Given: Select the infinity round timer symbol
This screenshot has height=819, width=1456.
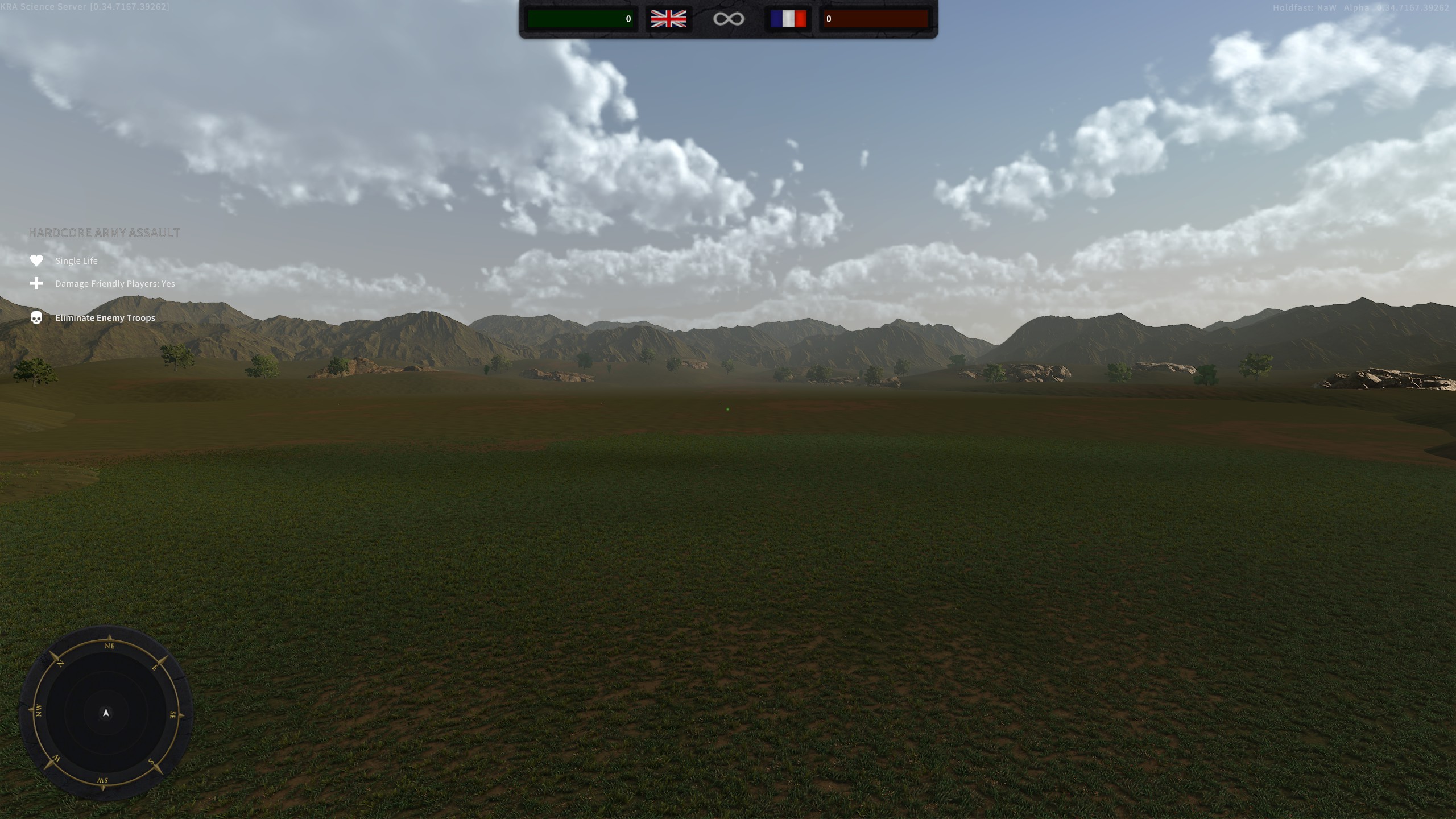Looking at the screenshot, I should pyautogui.click(x=729, y=19).
